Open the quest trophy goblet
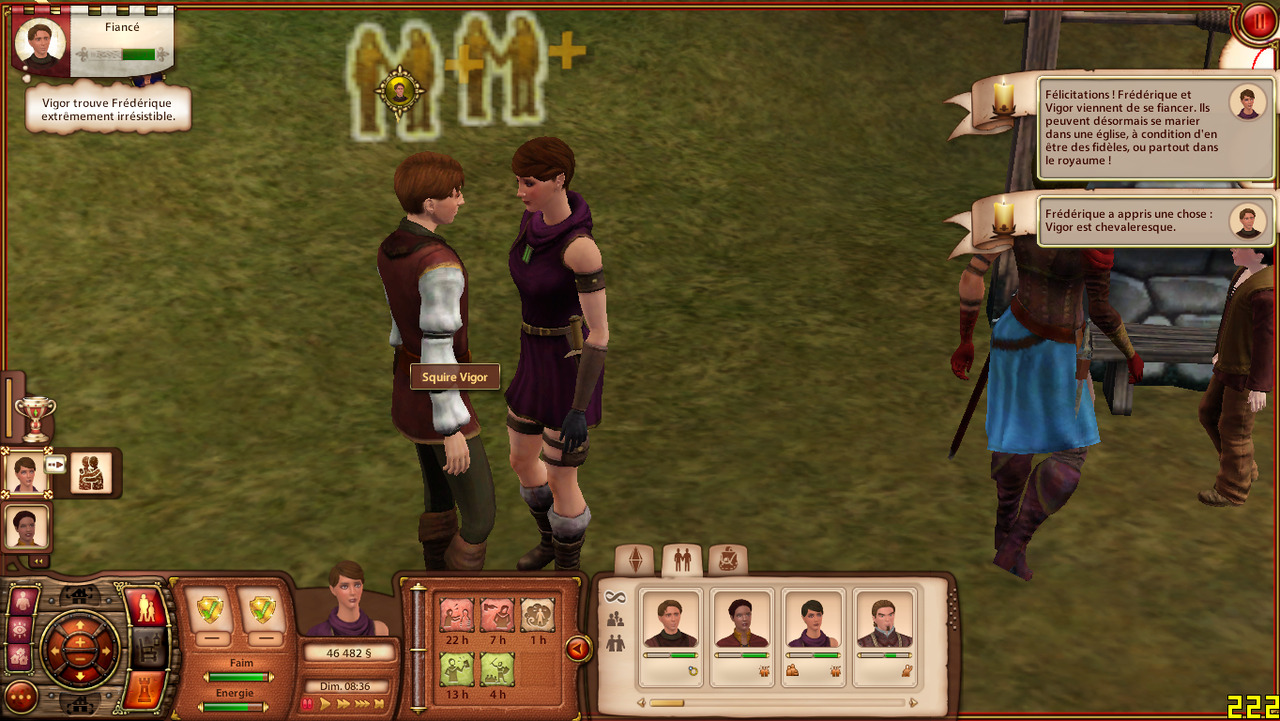The height and width of the screenshot is (721, 1280). tap(35, 417)
